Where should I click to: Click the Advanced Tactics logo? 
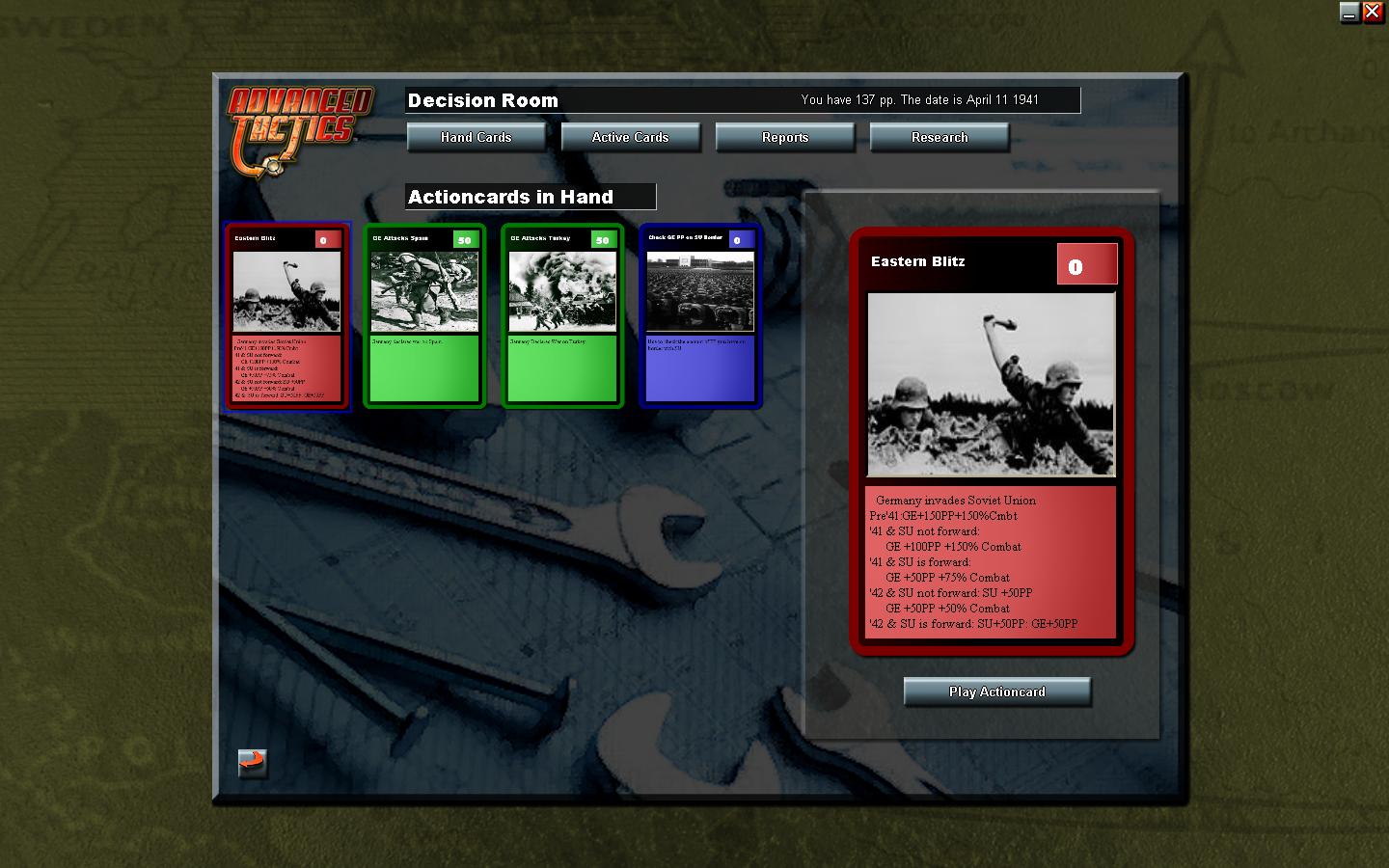pos(297,121)
